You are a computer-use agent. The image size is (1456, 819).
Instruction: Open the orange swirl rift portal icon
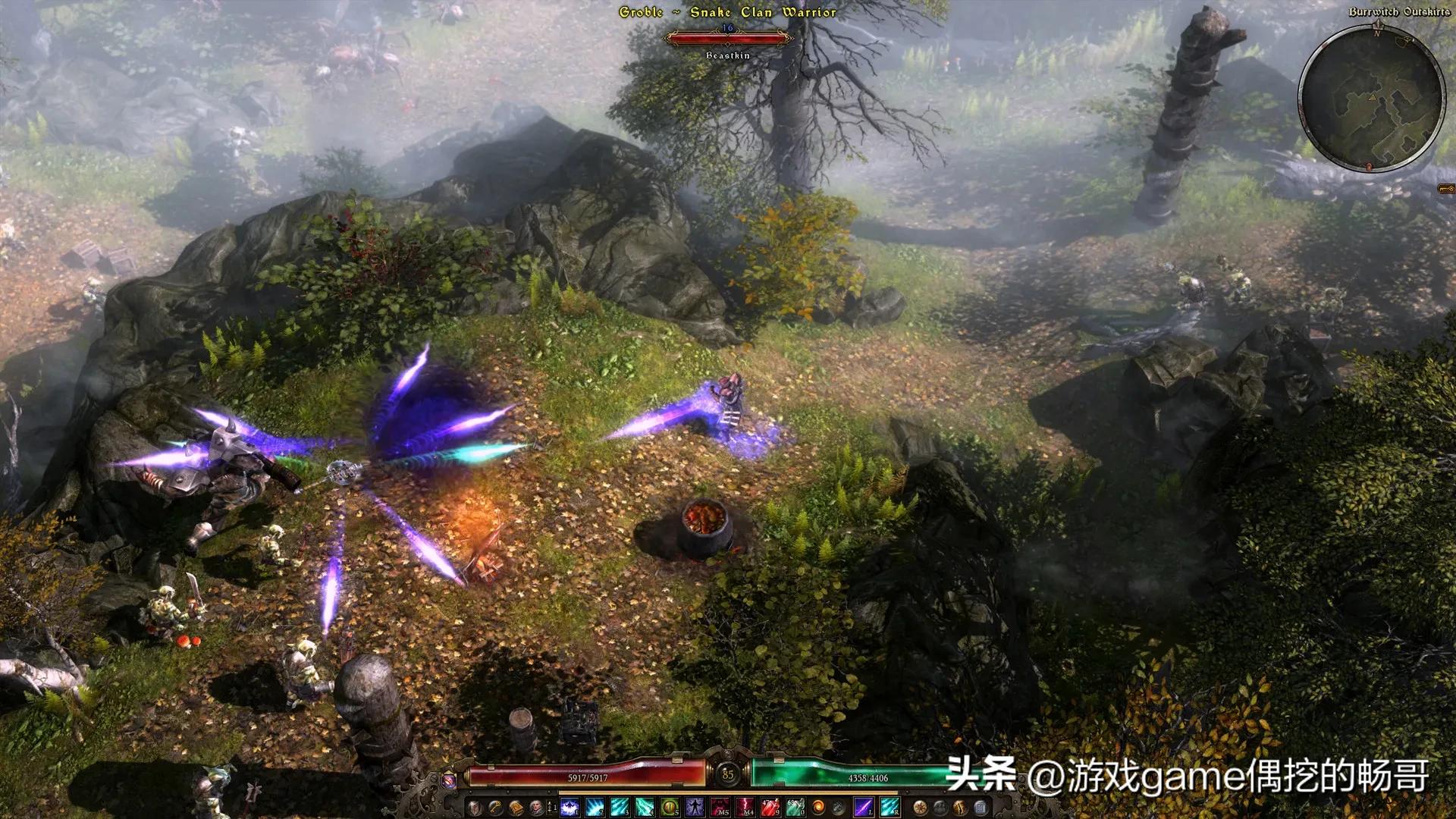(x=818, y=808)
